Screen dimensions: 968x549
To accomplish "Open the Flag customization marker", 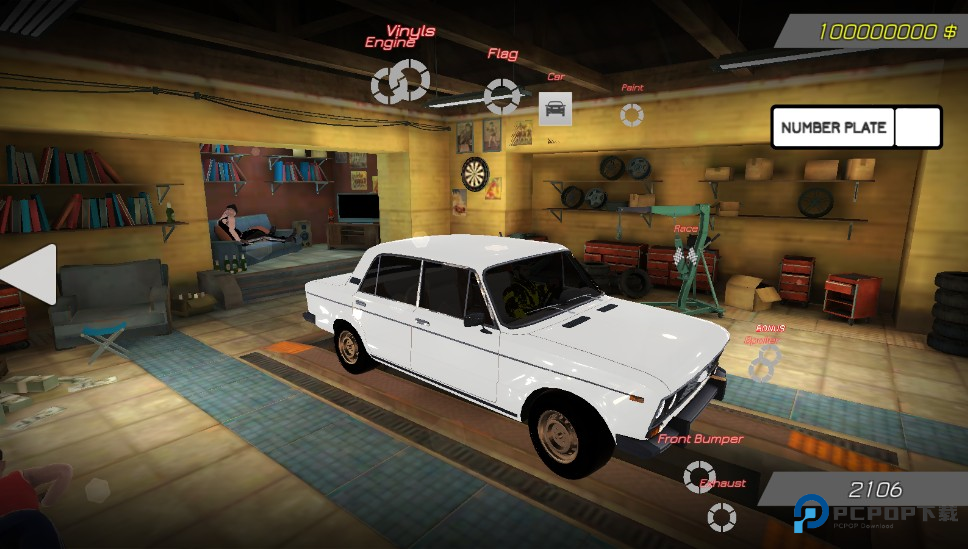I will click(x=501, y=95).
